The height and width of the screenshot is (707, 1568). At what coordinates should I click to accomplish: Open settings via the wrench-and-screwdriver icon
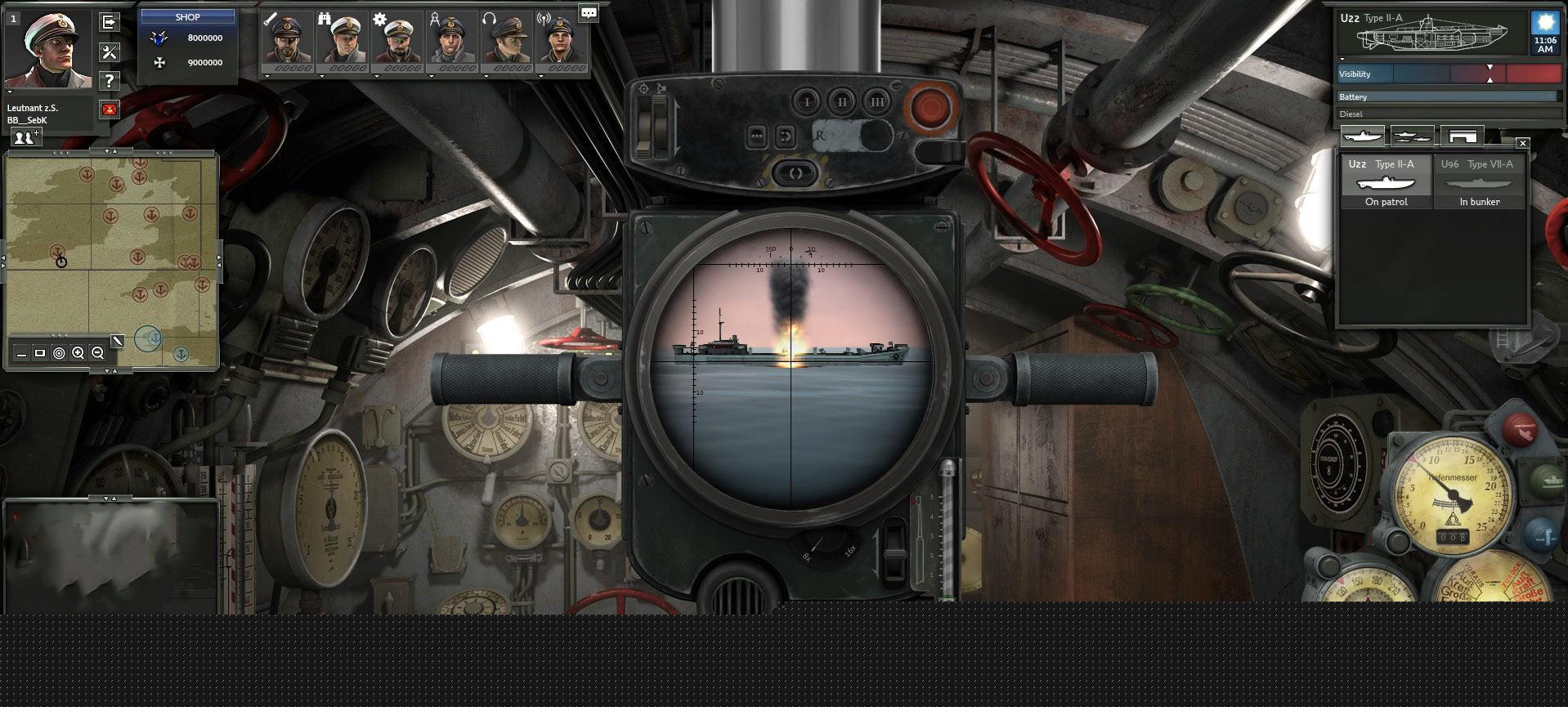point(109,52)
